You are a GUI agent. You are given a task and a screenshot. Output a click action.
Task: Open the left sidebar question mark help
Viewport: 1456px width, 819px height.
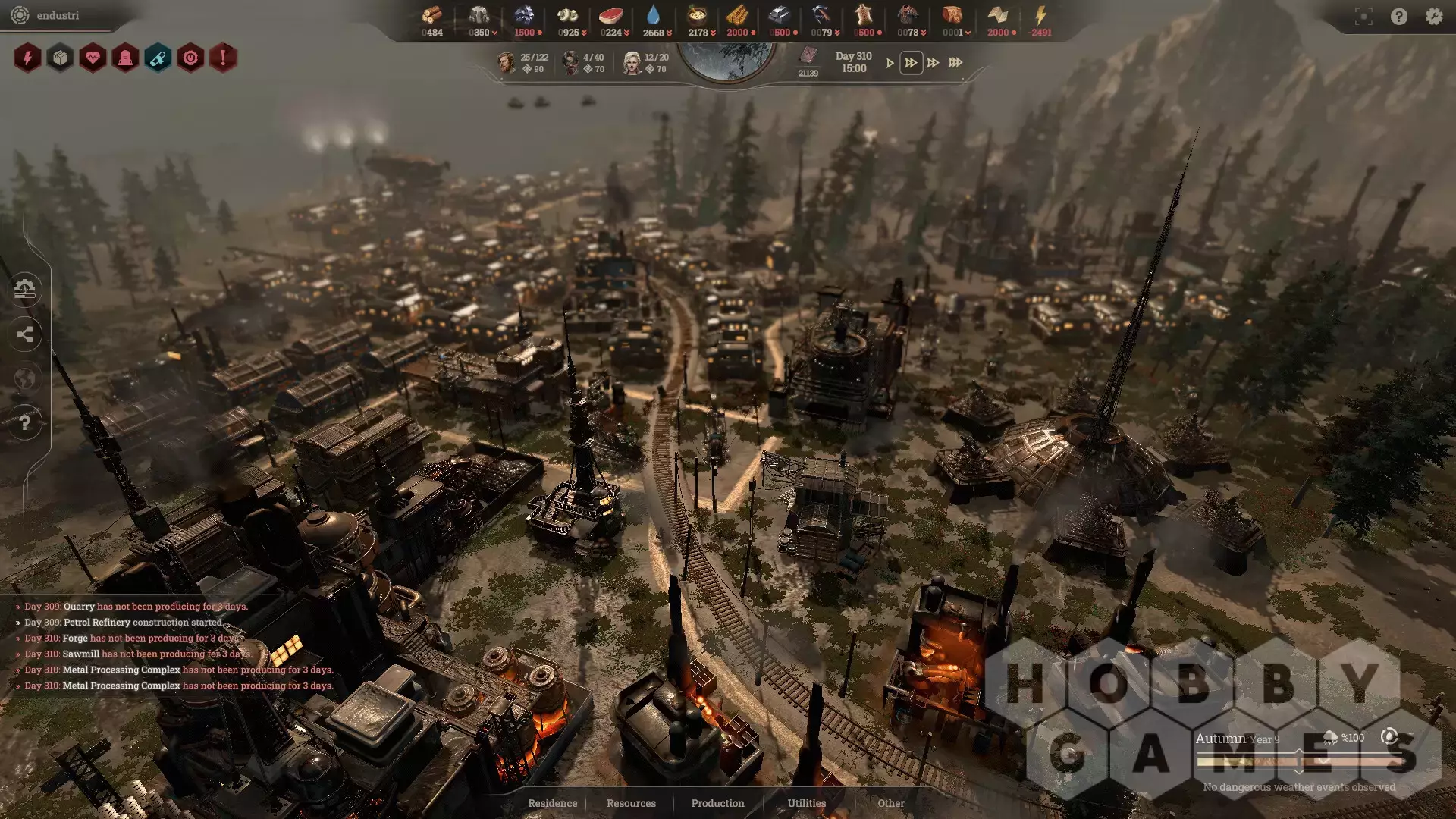[x=25, y=422]
